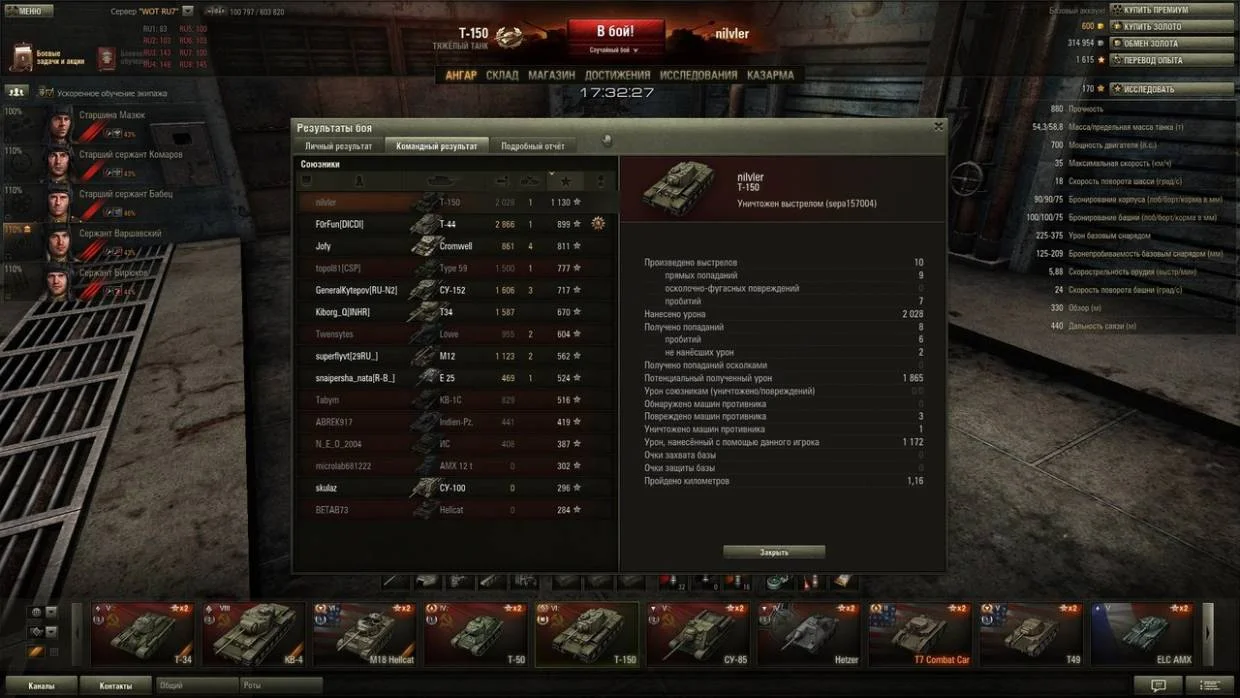Start battle with the В бой! button
Image resolution: width=1240 pixels, height=698 pixels.
click(x=615, y=32)
